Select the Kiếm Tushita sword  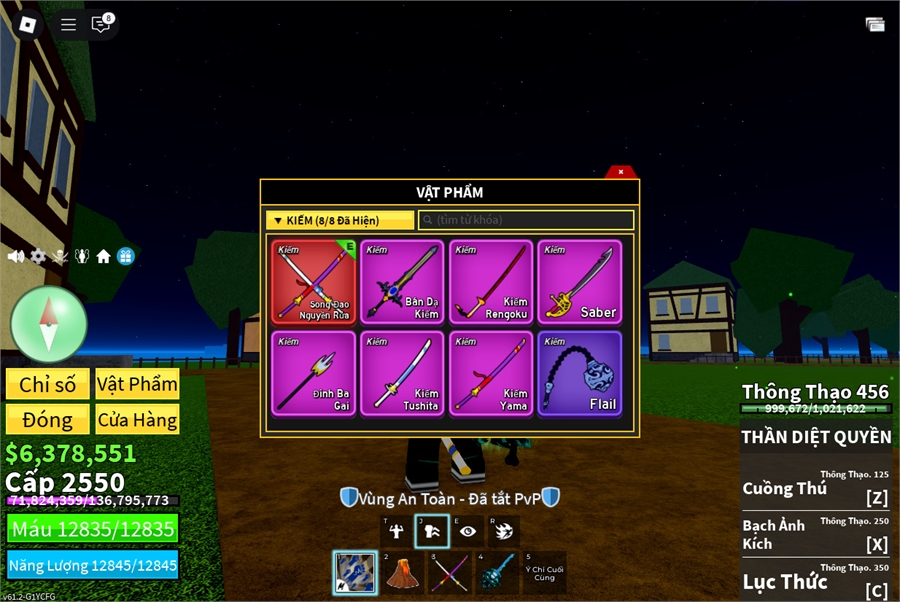[x=402, y=373]
